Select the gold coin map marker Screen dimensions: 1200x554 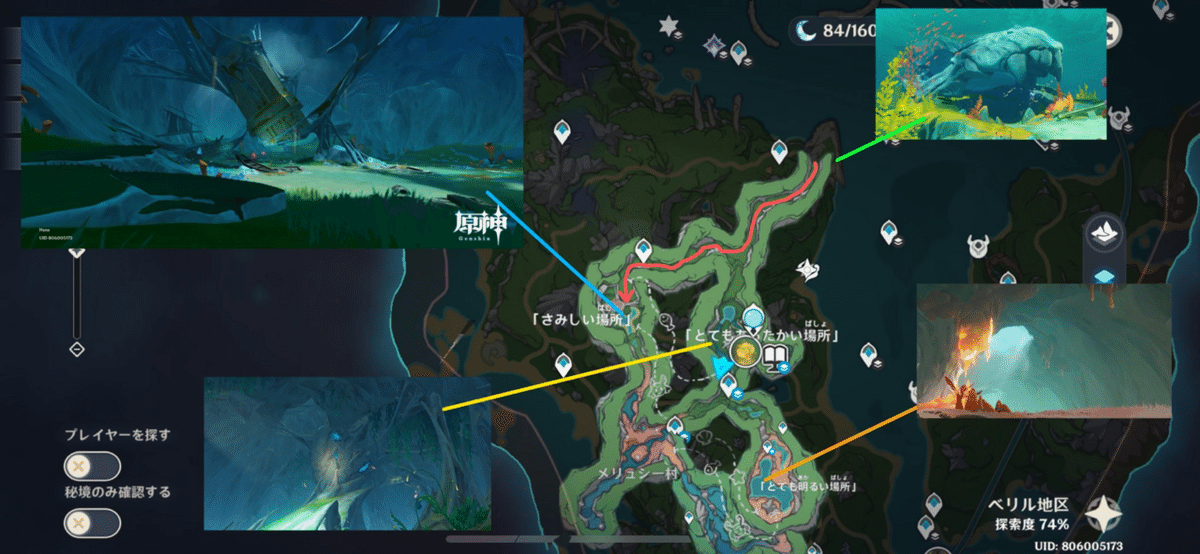[745, 351]
